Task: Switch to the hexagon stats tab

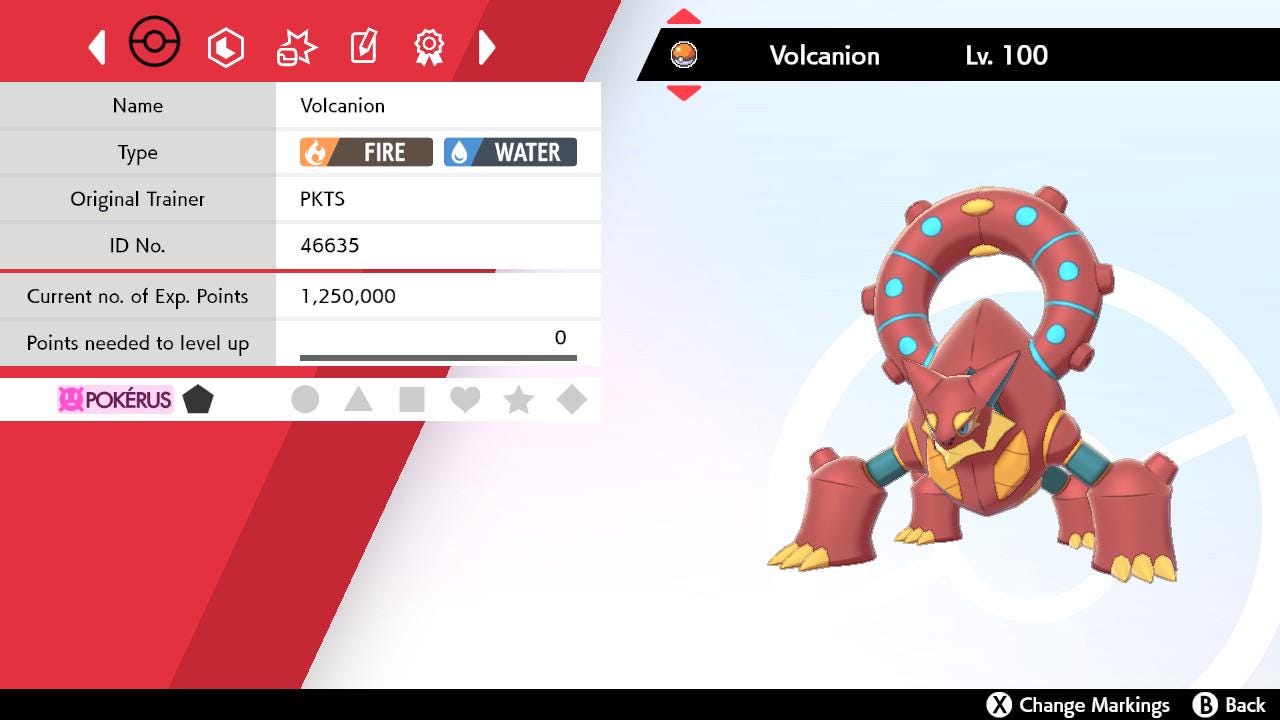Action: tap(226, 47)
